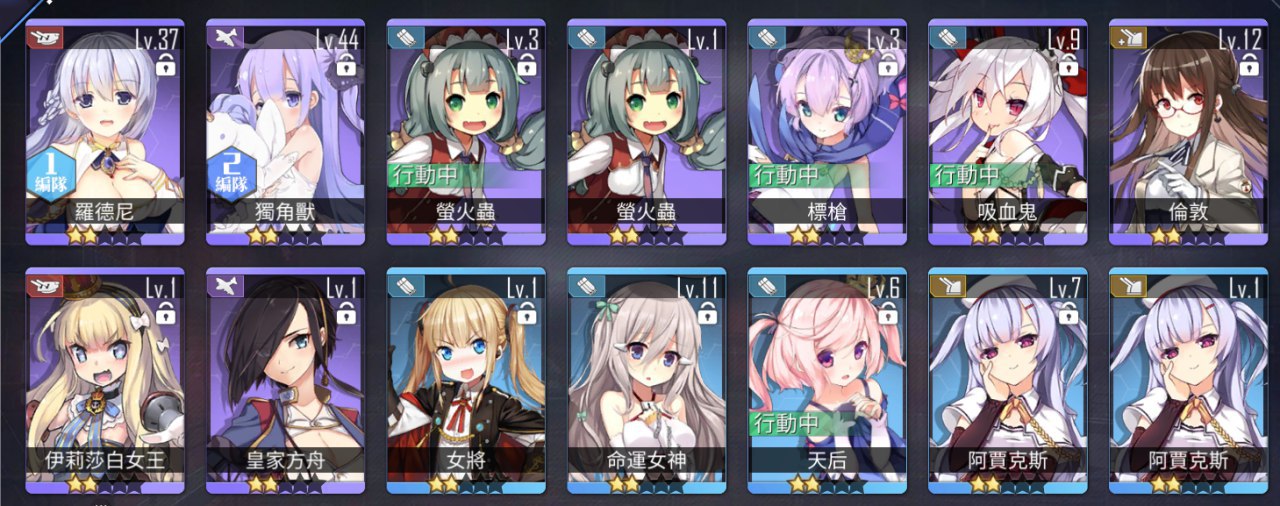Choose the 吸血鬼 Lv.9 card

(1008, 130)
